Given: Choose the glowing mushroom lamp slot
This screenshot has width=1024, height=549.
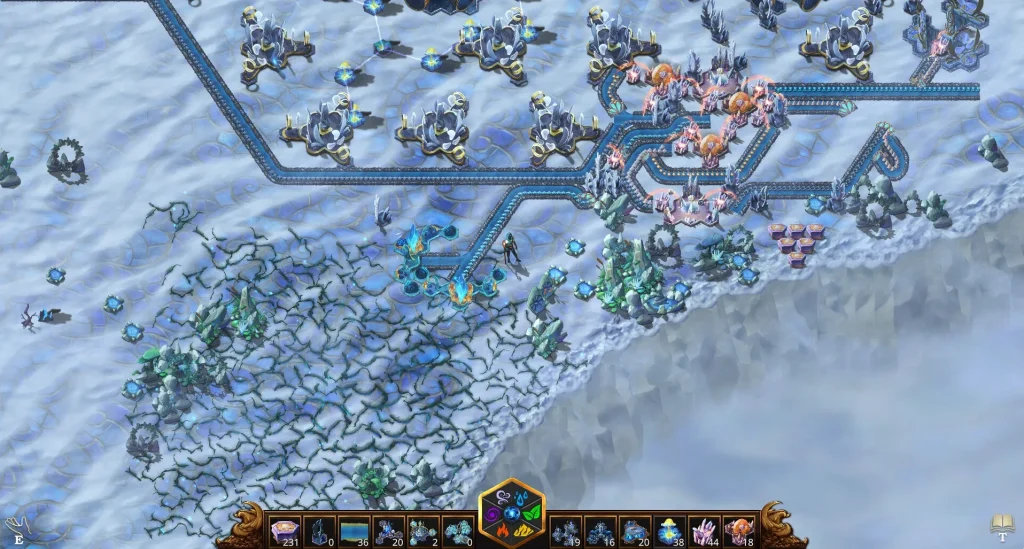Looking at the screenshot, I should (670, 531).
